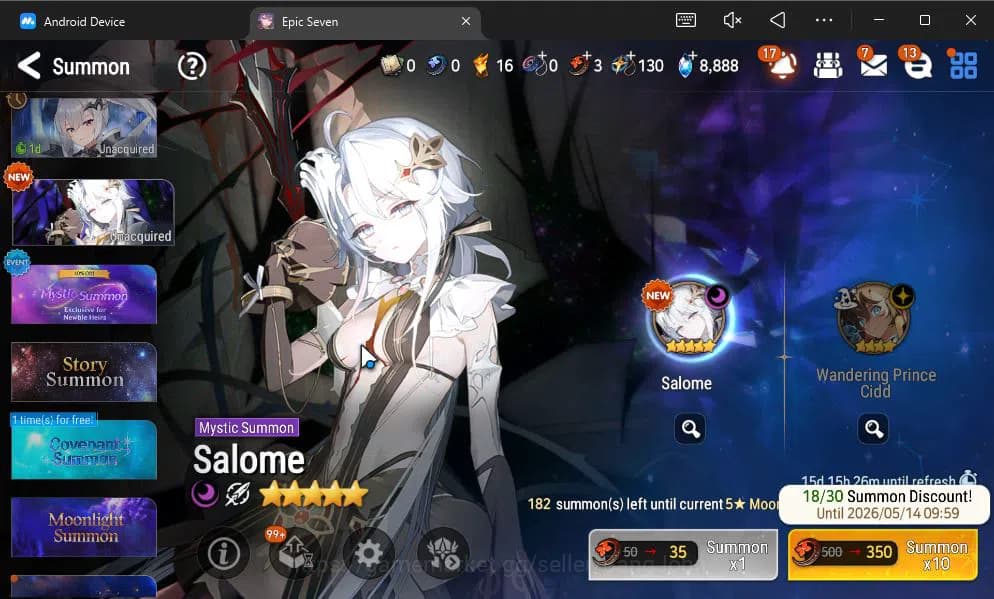This screenshot has width=994, height=599.
Task: Open the question mark help icon
Action: tap(191, 67)
